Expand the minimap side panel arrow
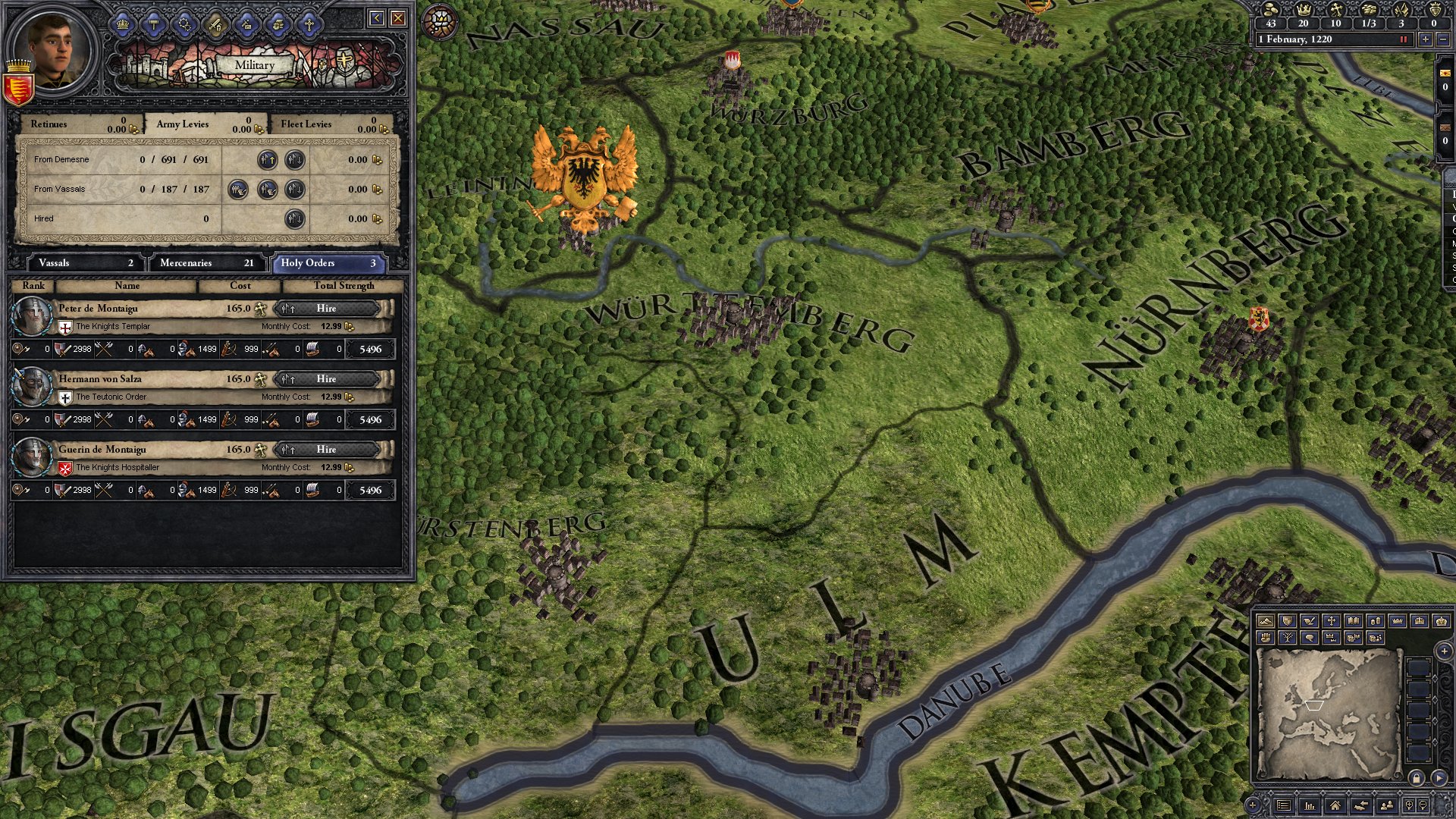This screenshot has height=819, width=1456. (1439, 778)
